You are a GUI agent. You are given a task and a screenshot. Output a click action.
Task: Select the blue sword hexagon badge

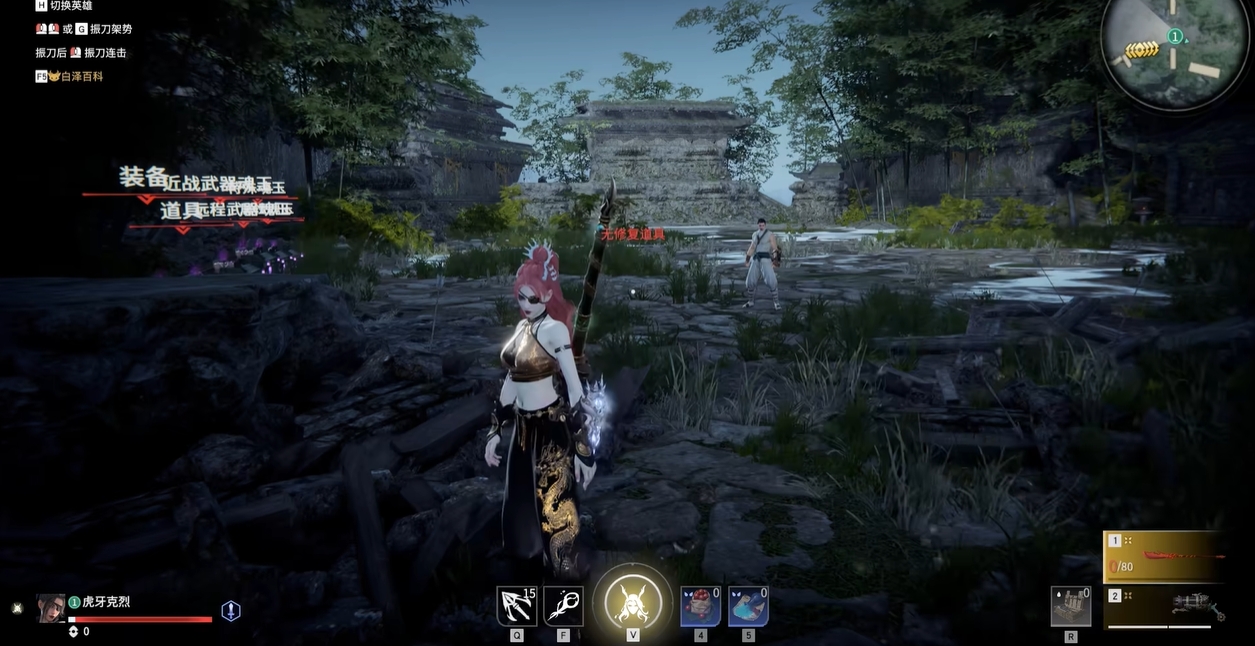[x=231, y=611]
